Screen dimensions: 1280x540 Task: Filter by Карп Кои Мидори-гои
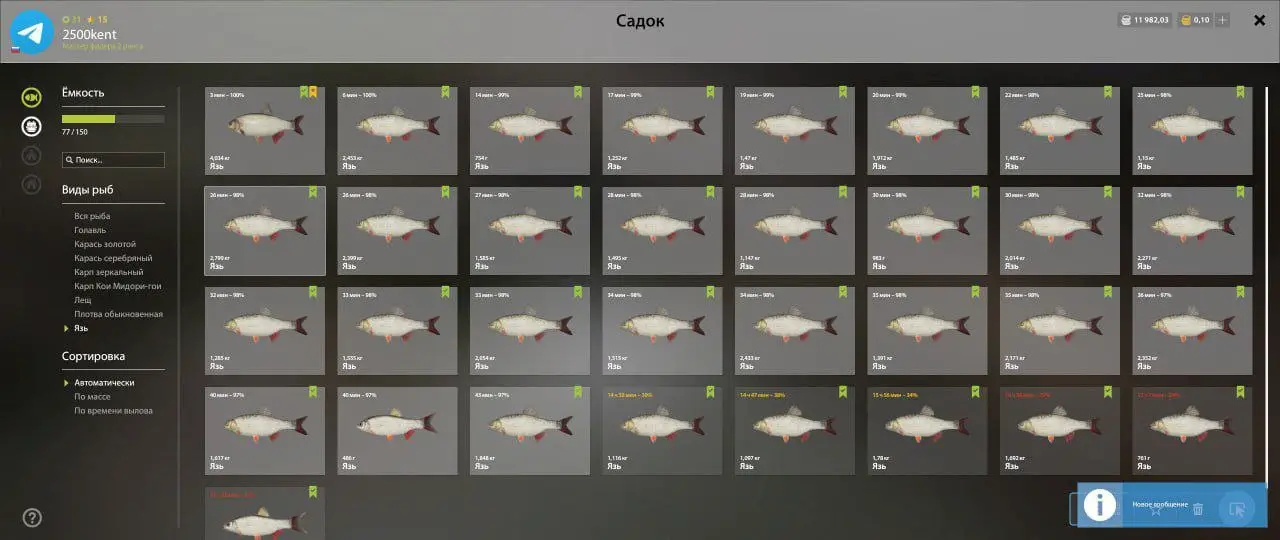117,286
